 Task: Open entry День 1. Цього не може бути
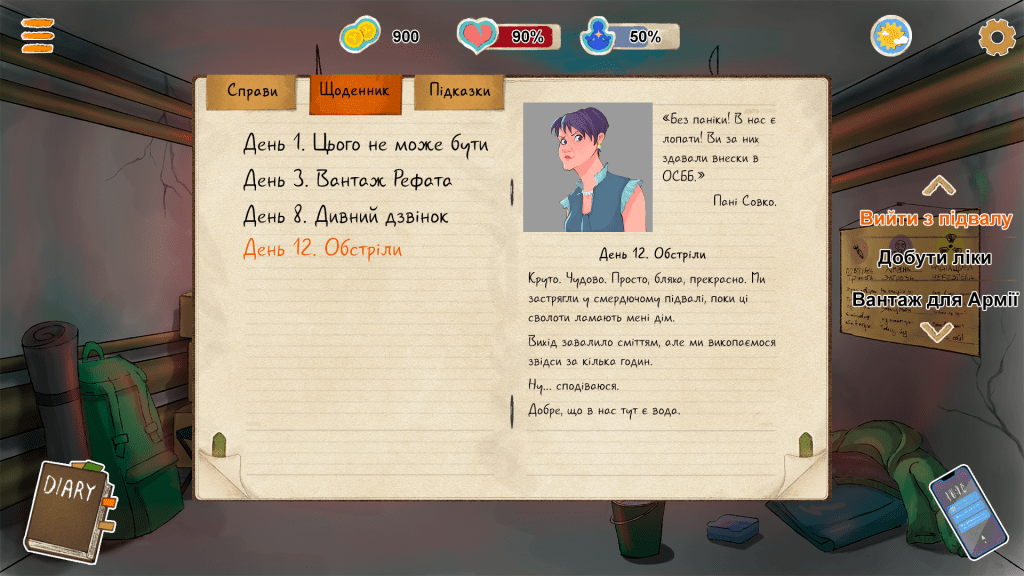pyautogui.click(x=366, y=145)
